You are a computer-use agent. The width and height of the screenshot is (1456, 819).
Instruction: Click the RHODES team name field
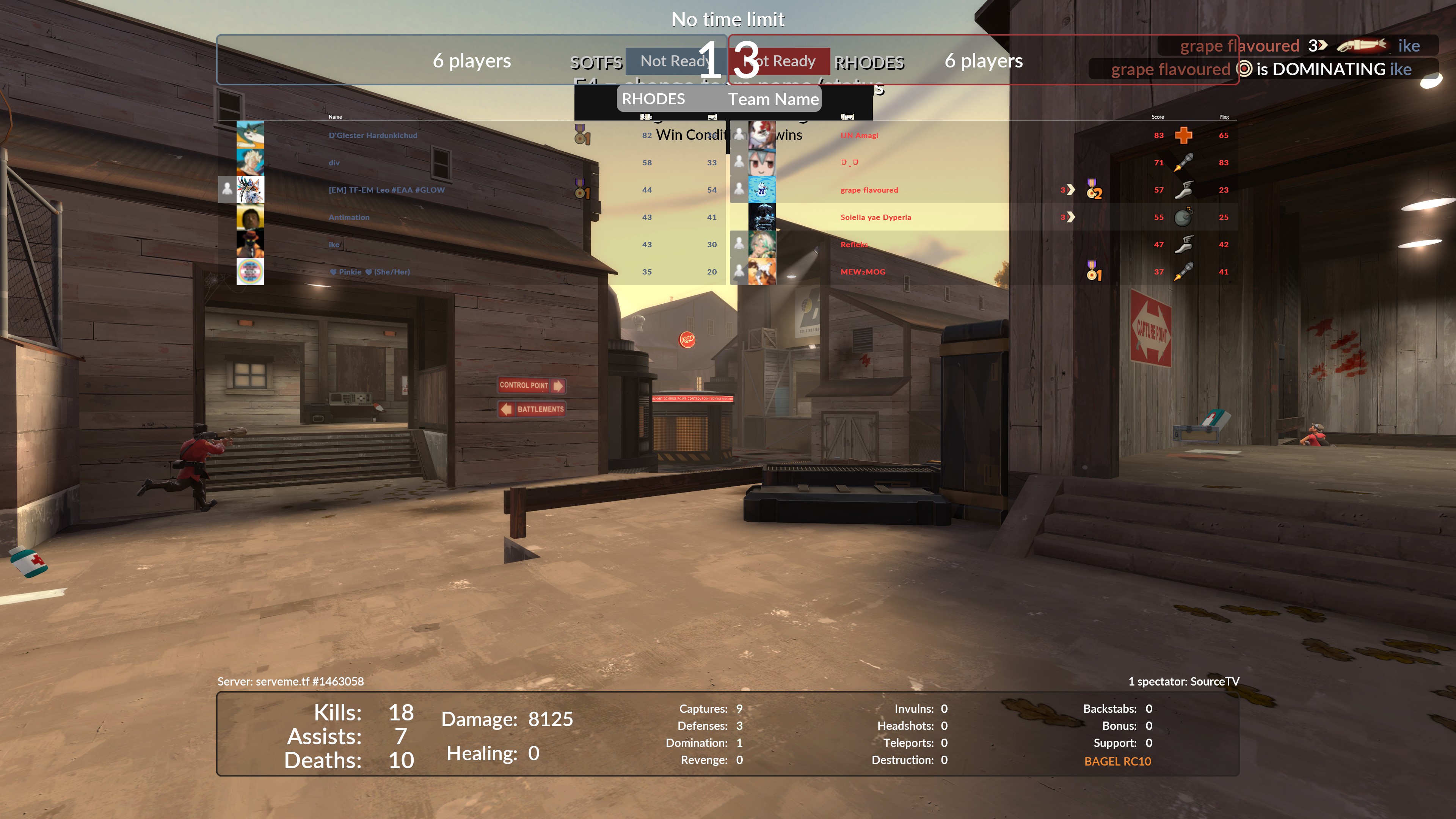653,99
